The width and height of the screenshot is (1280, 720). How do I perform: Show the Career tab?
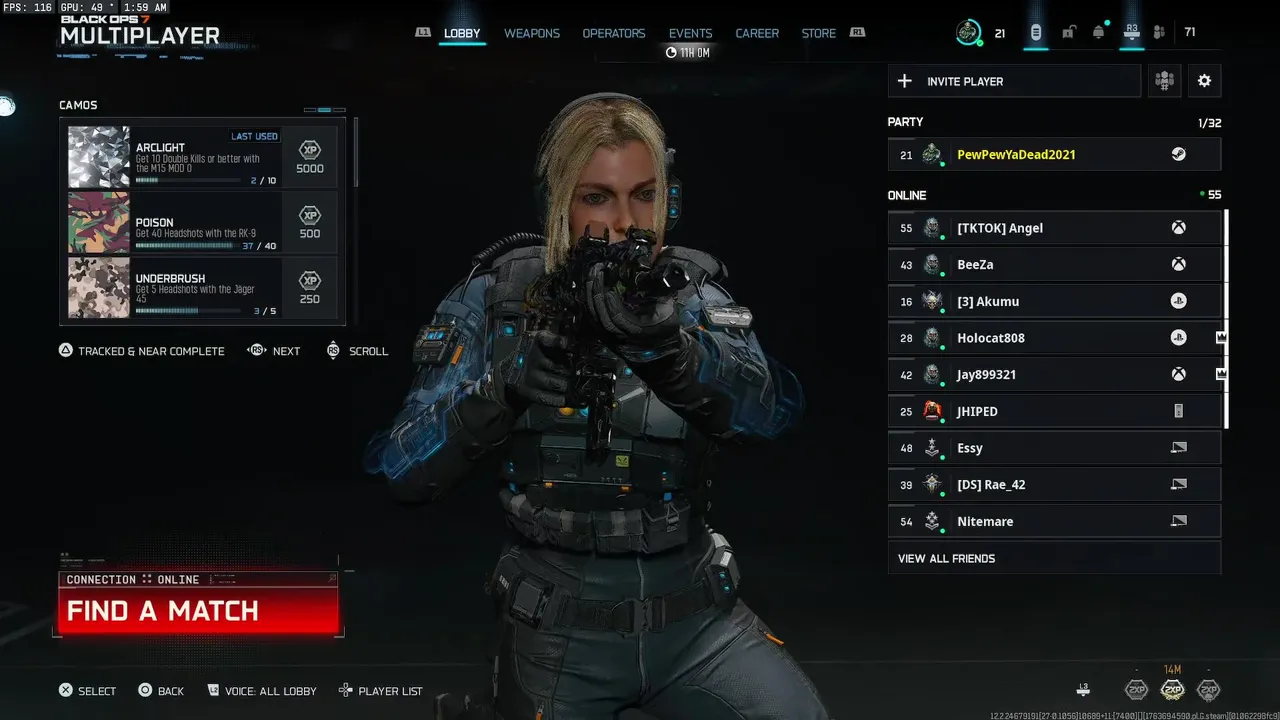pyautogui.click(x=757, y=33)
